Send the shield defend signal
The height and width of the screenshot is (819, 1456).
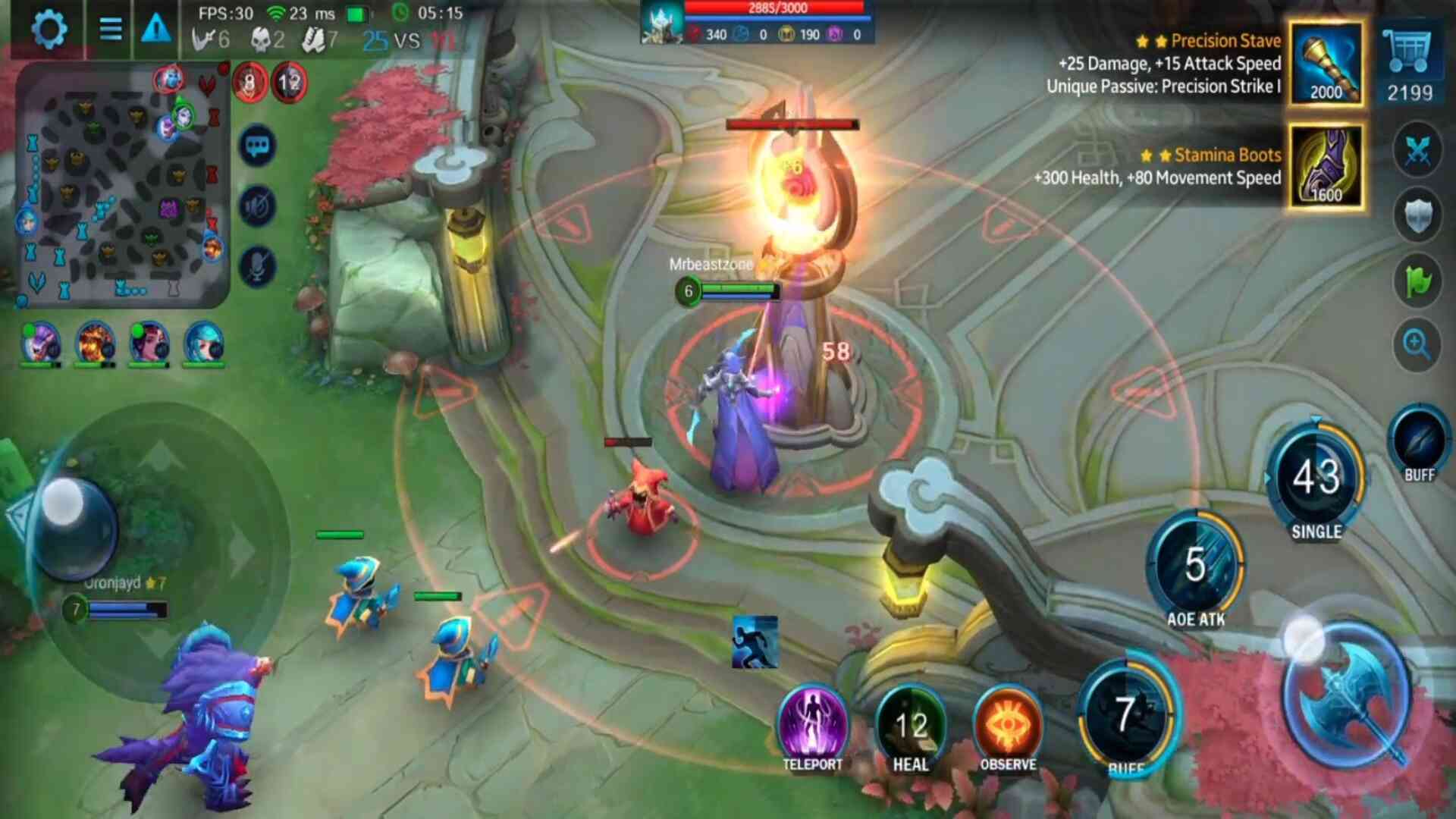1417,215
